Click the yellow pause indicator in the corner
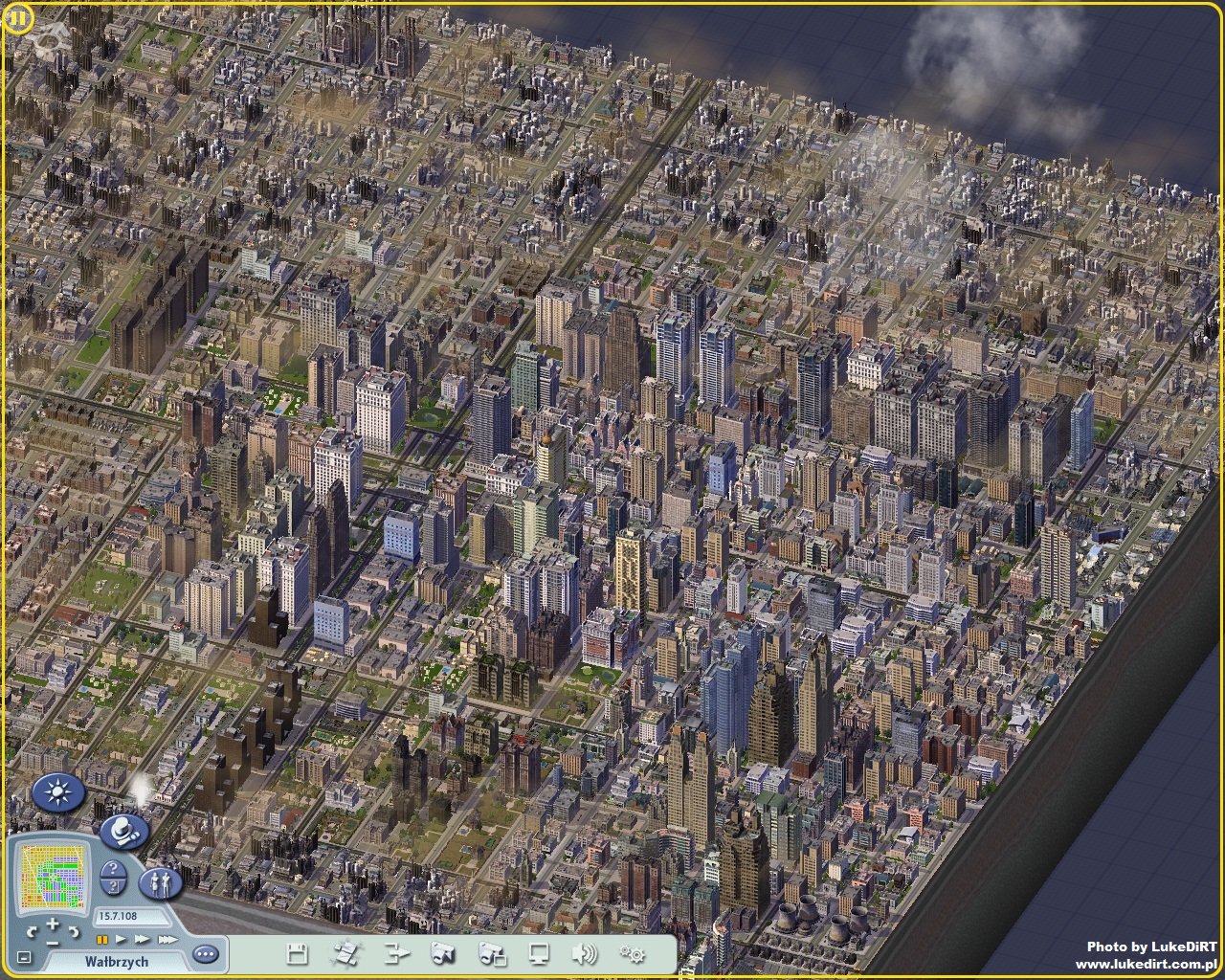 pos(16,17)
